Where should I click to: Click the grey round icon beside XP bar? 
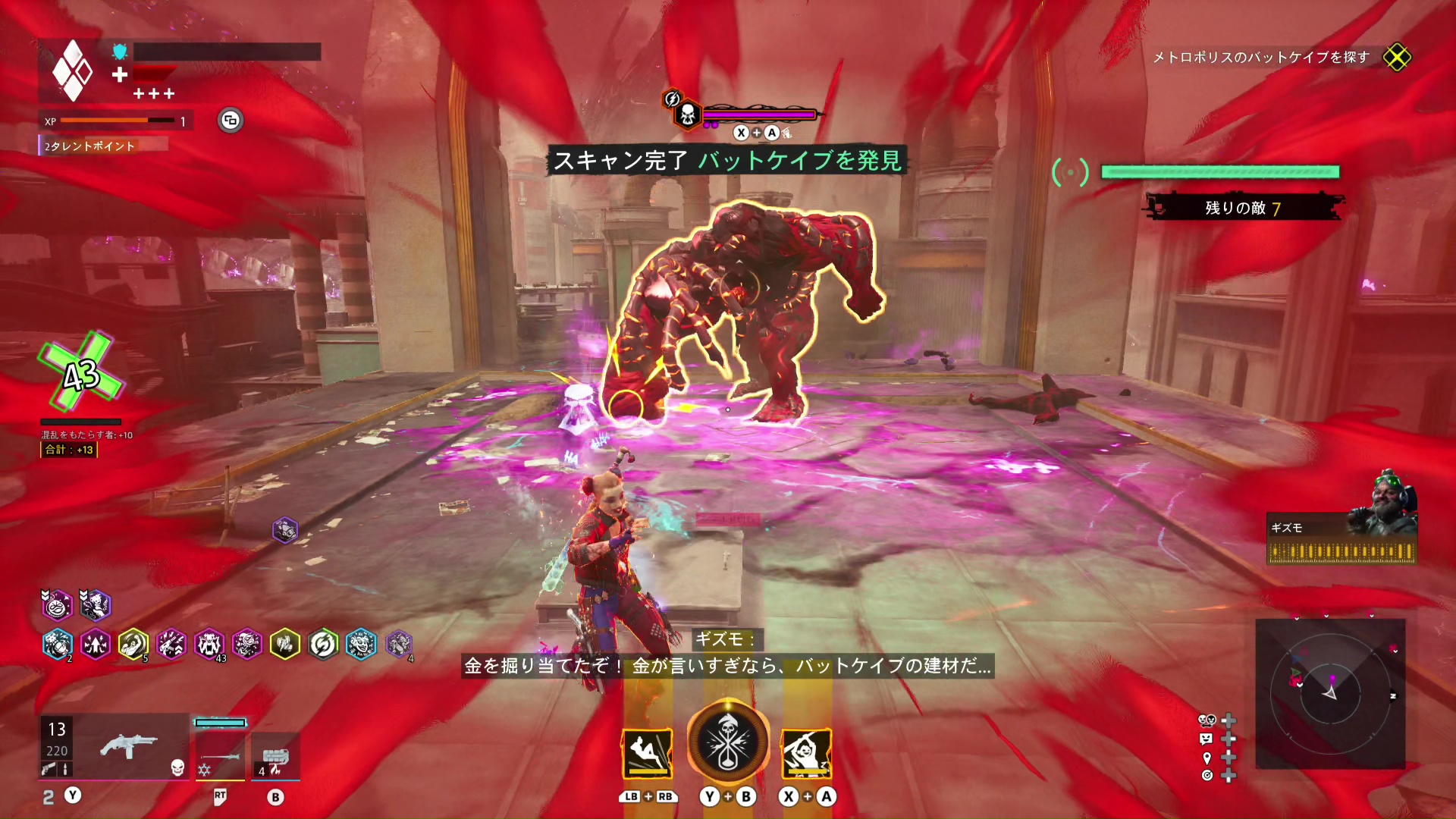click(231, 121)
